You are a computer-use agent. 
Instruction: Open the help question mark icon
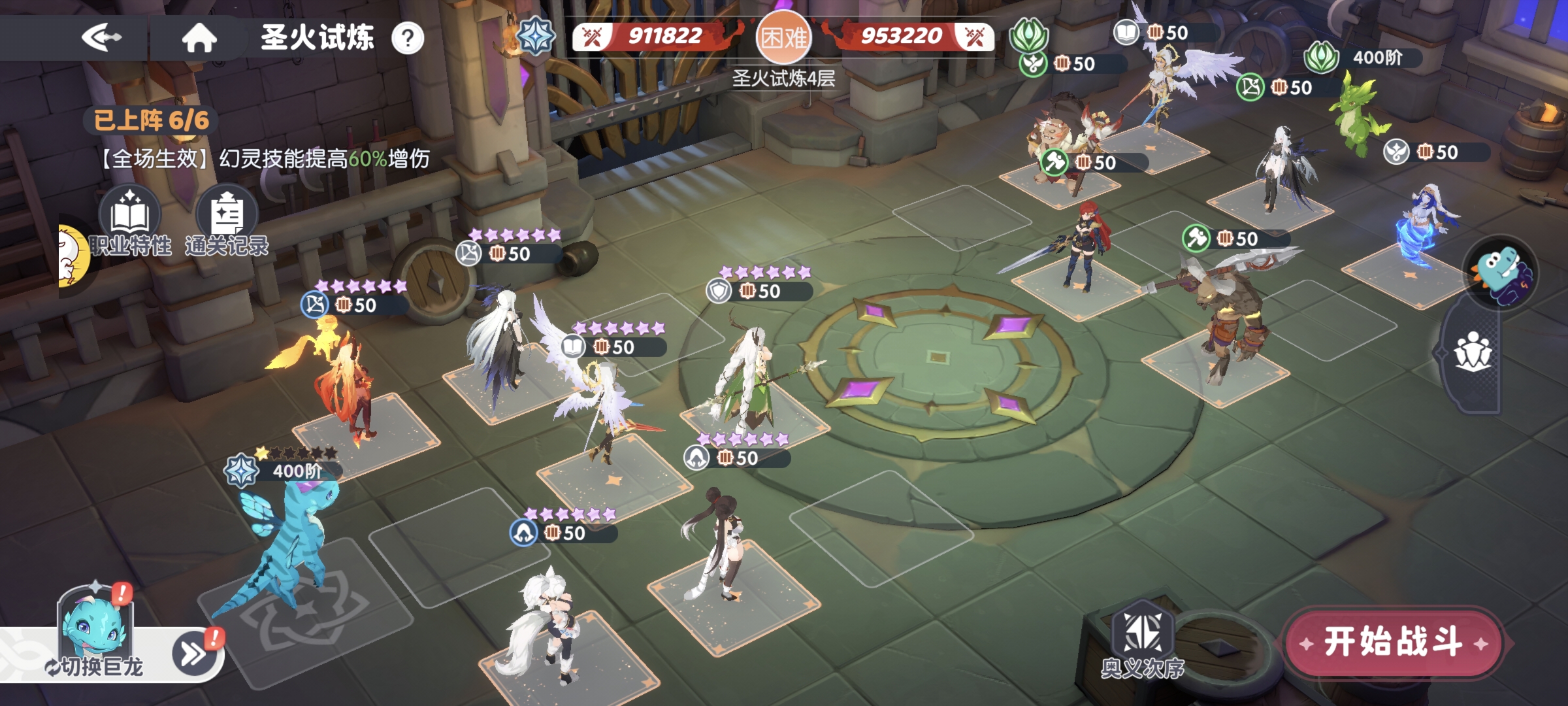408,39
